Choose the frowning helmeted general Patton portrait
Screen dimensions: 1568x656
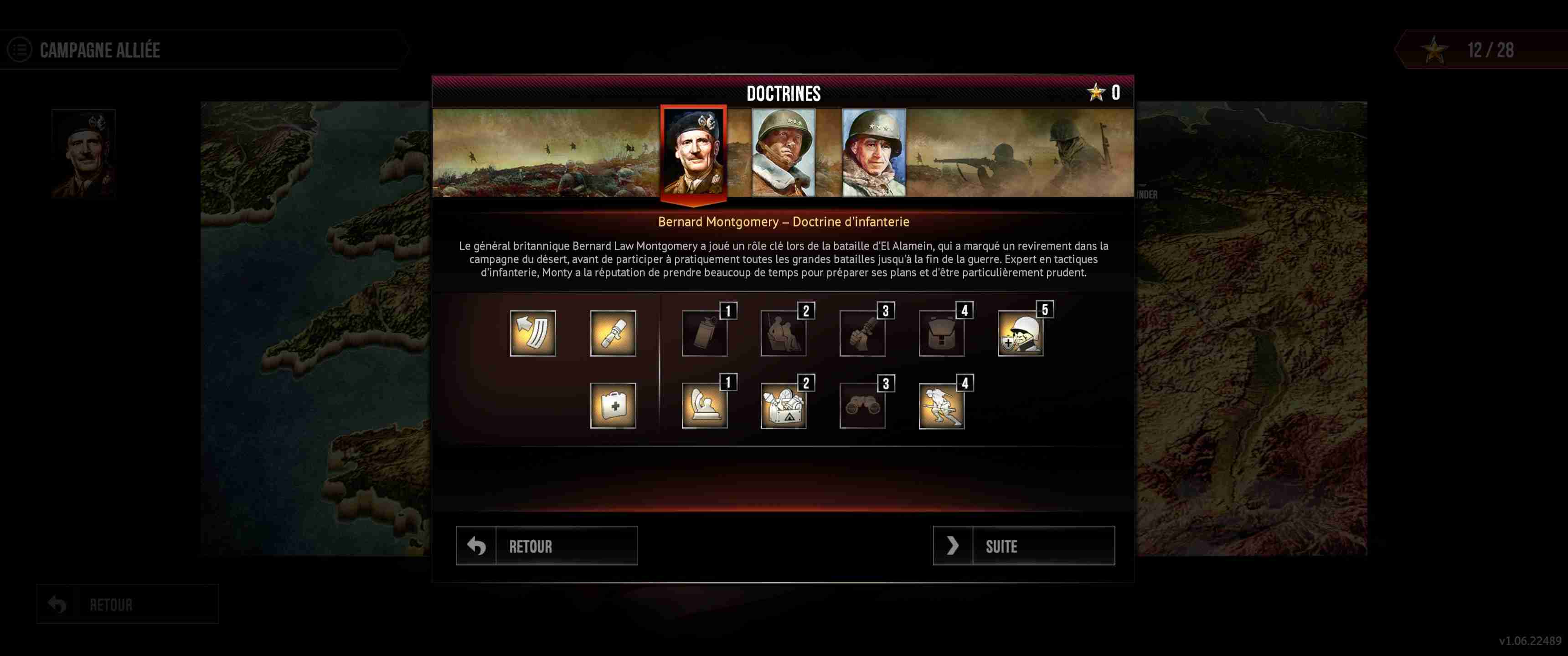(784, 152)
